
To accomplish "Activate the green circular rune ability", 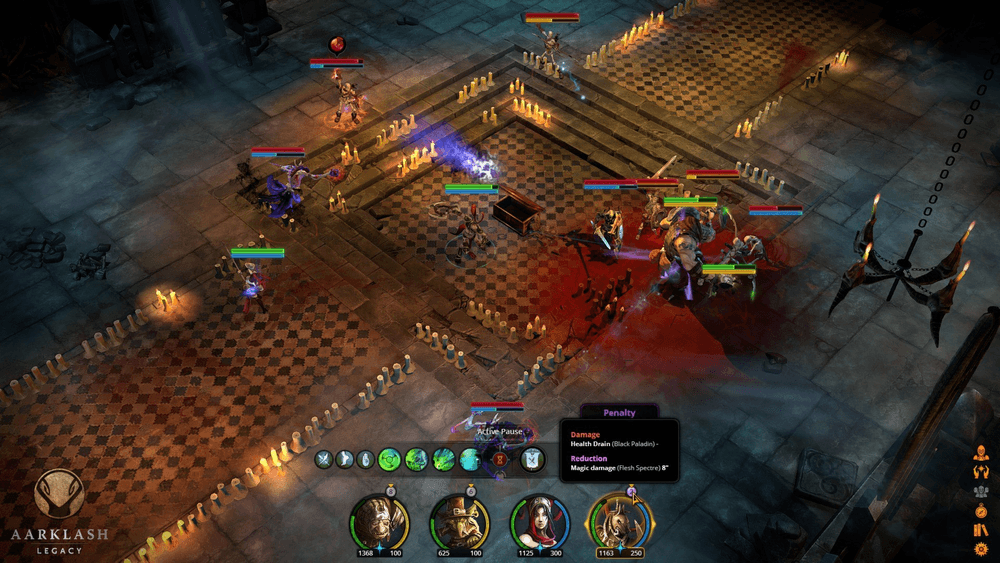I will (390, 459).
